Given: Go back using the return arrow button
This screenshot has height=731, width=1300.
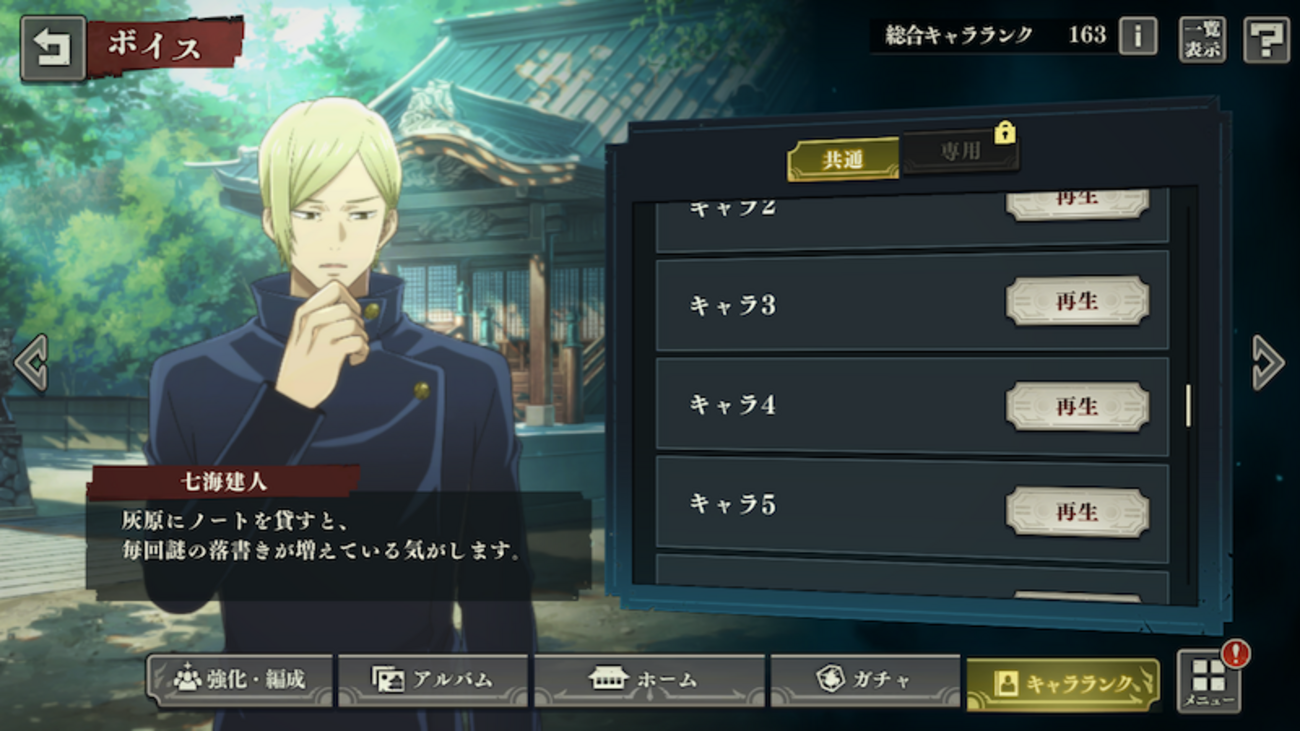Looking at the screenshot, I should click(x=52, y=48).
